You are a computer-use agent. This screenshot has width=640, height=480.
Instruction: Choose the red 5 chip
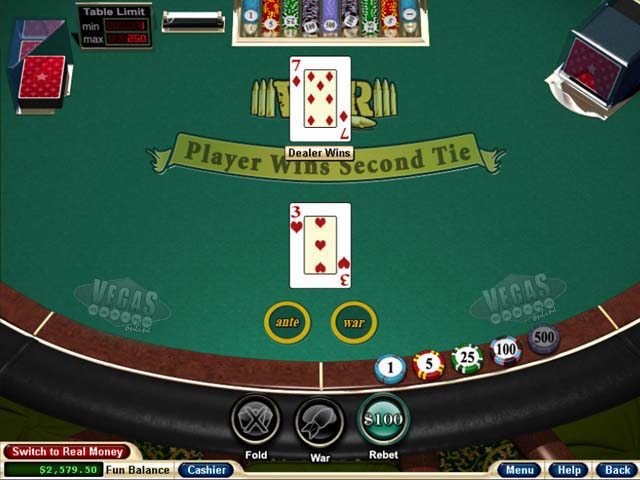click(x=428, y=364)
